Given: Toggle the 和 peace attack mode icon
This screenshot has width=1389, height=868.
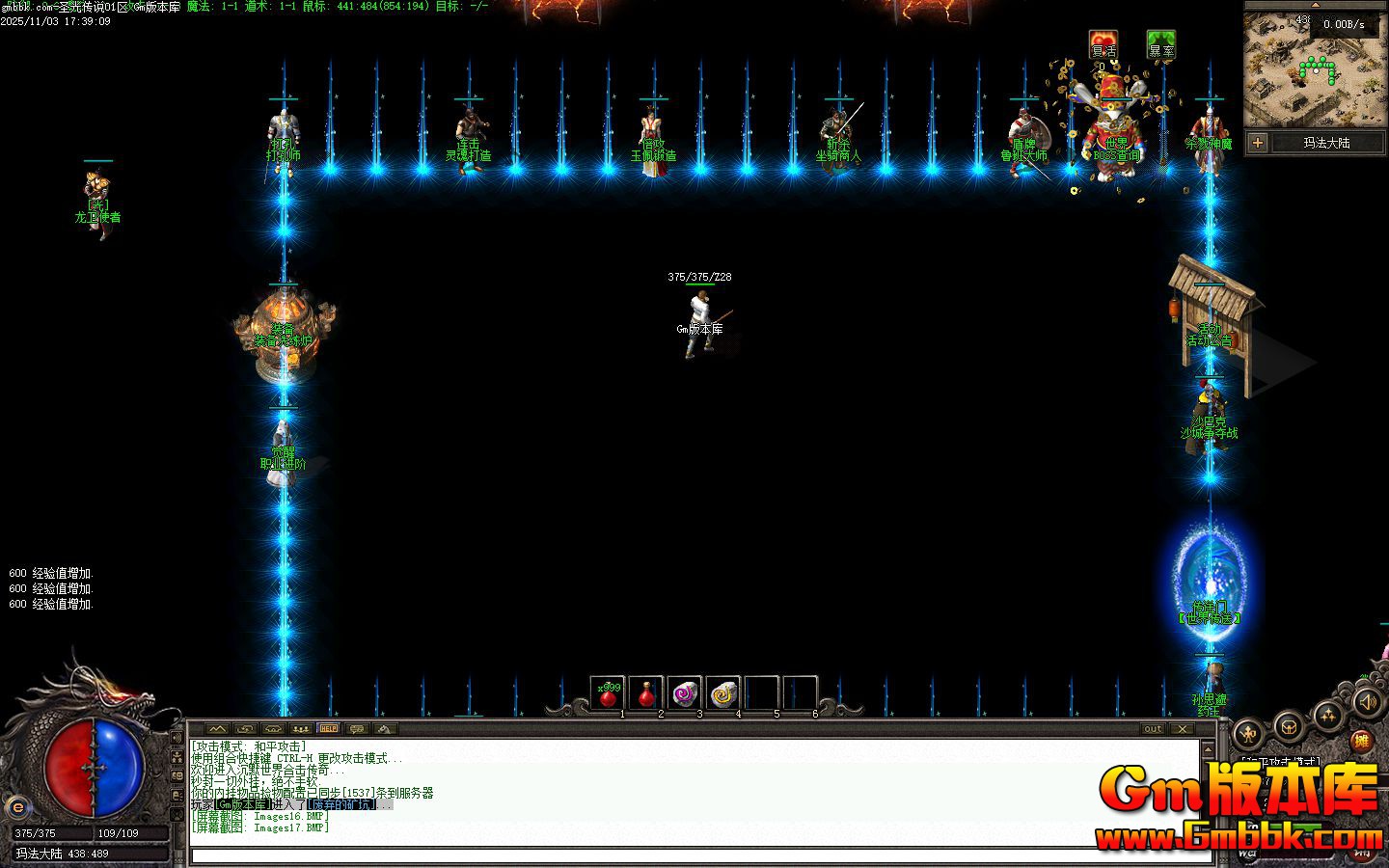Looking at the screenshot, I should click(x=1246, y=735).
